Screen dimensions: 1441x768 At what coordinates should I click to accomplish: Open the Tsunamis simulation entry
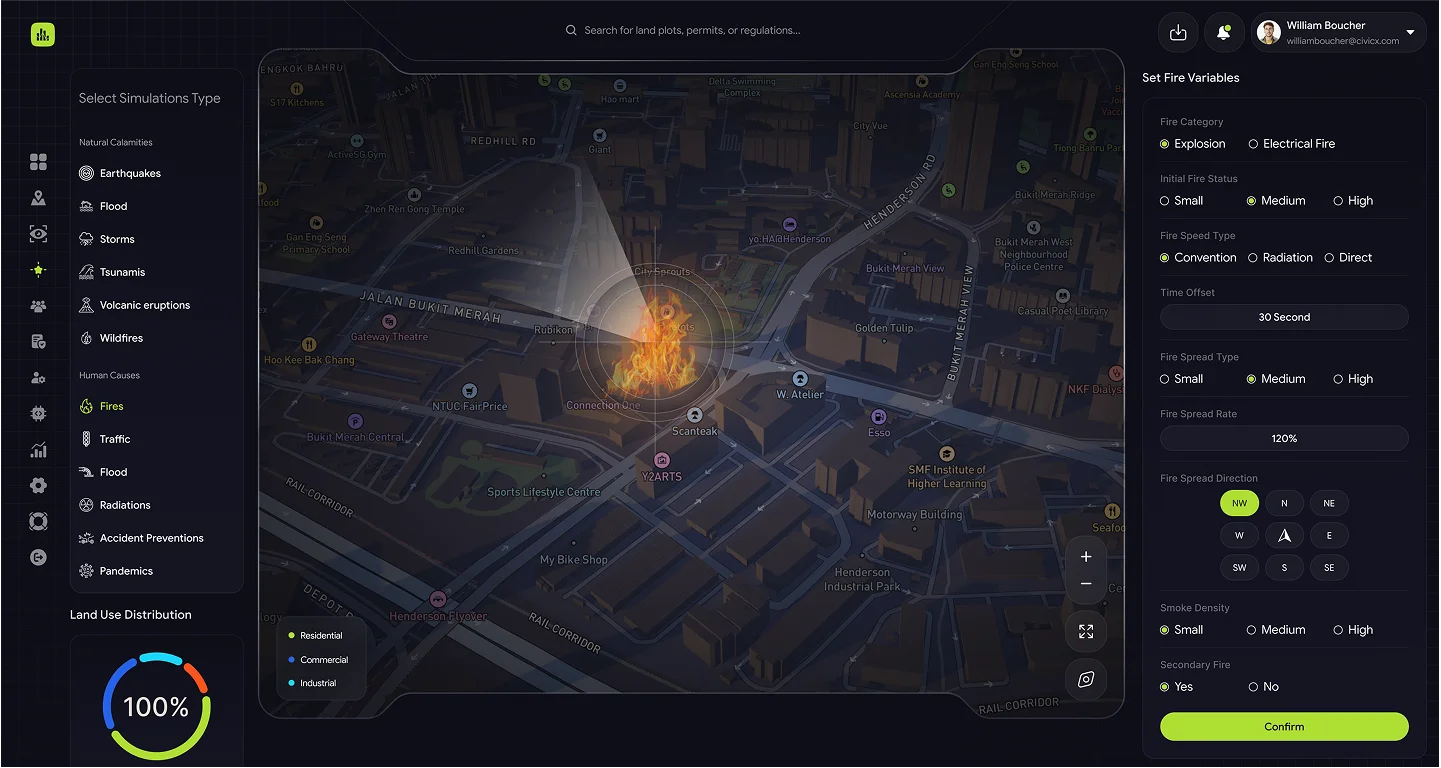pyautogui.click(x=122, y=272)
